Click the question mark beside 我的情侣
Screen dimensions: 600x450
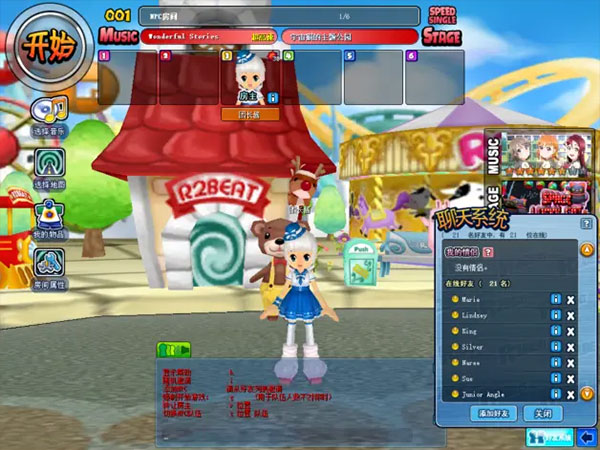489,252
